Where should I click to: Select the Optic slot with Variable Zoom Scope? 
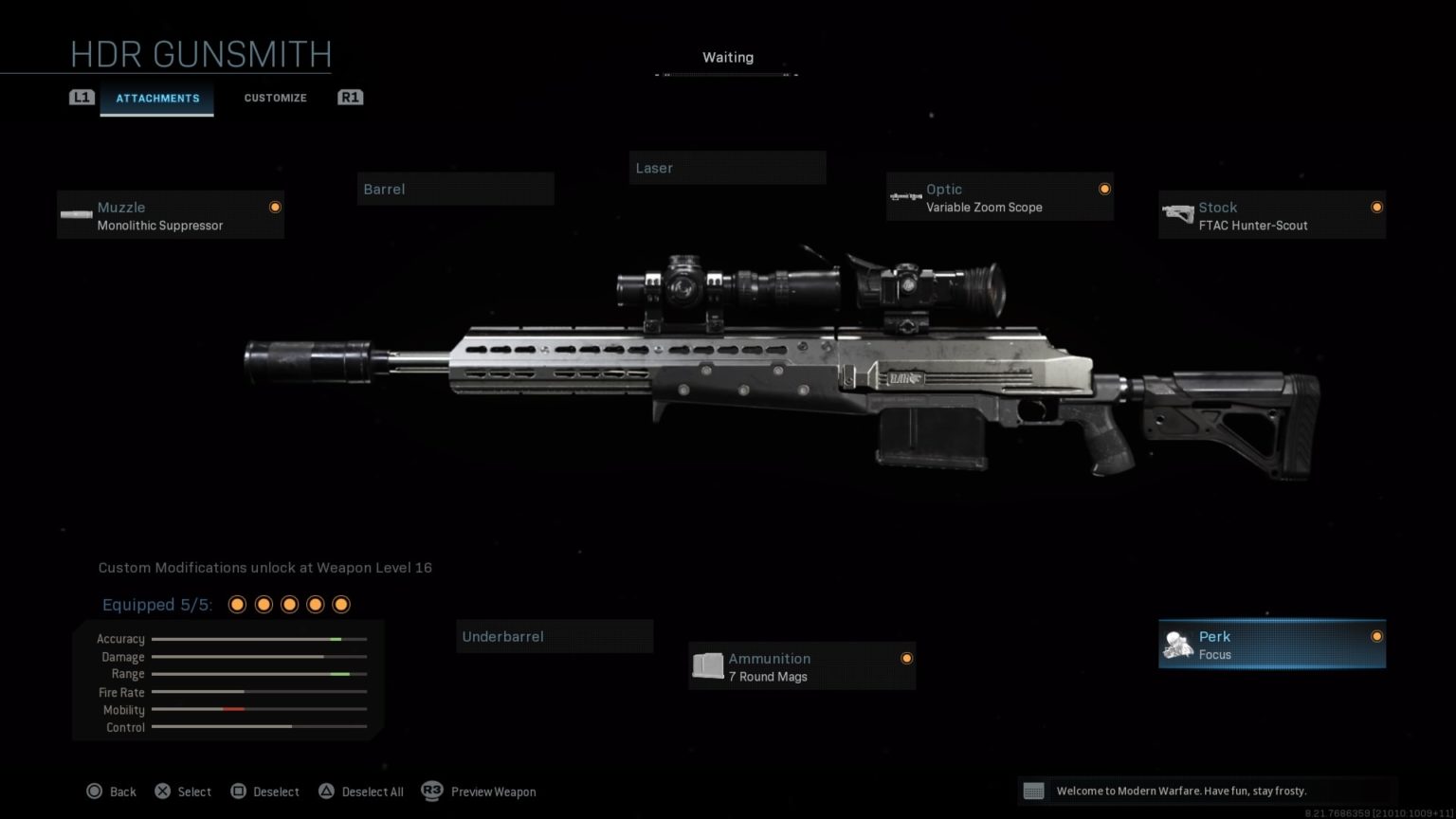[x=999, y=197]
